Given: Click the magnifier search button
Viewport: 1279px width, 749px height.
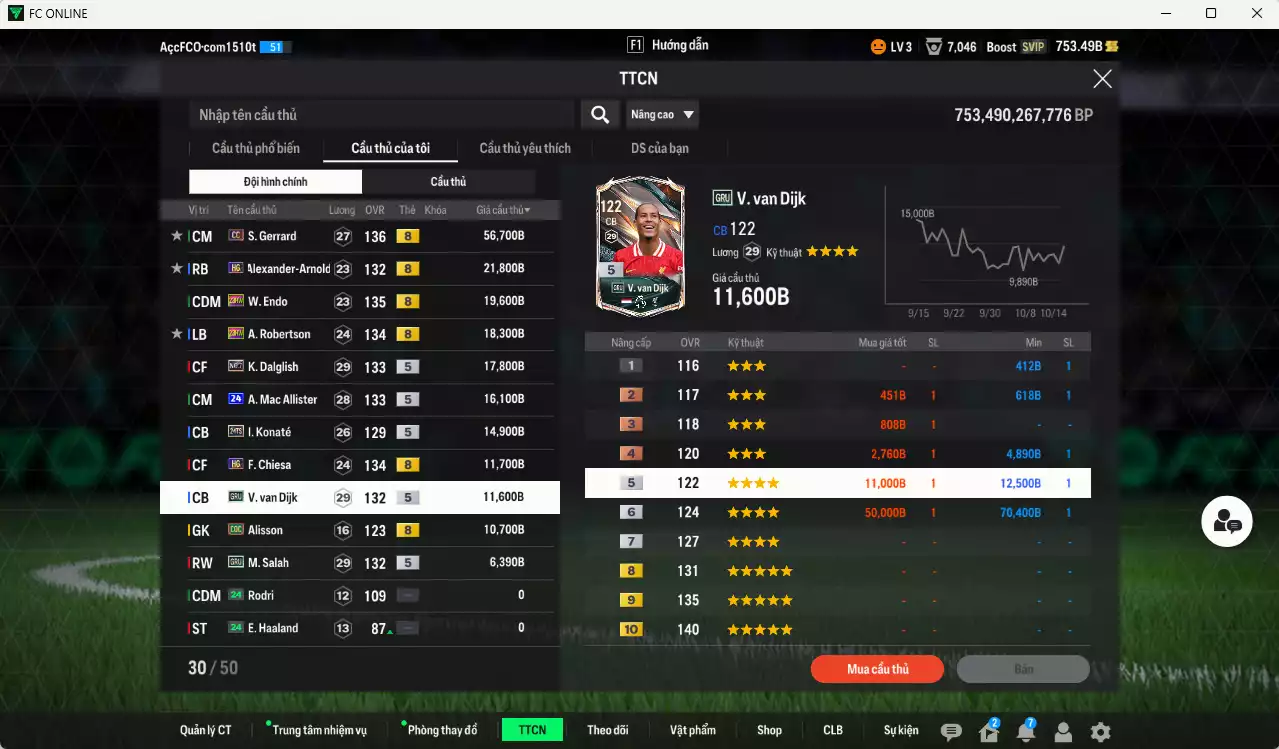Looking at the screenshot, I should pos(600,115).
